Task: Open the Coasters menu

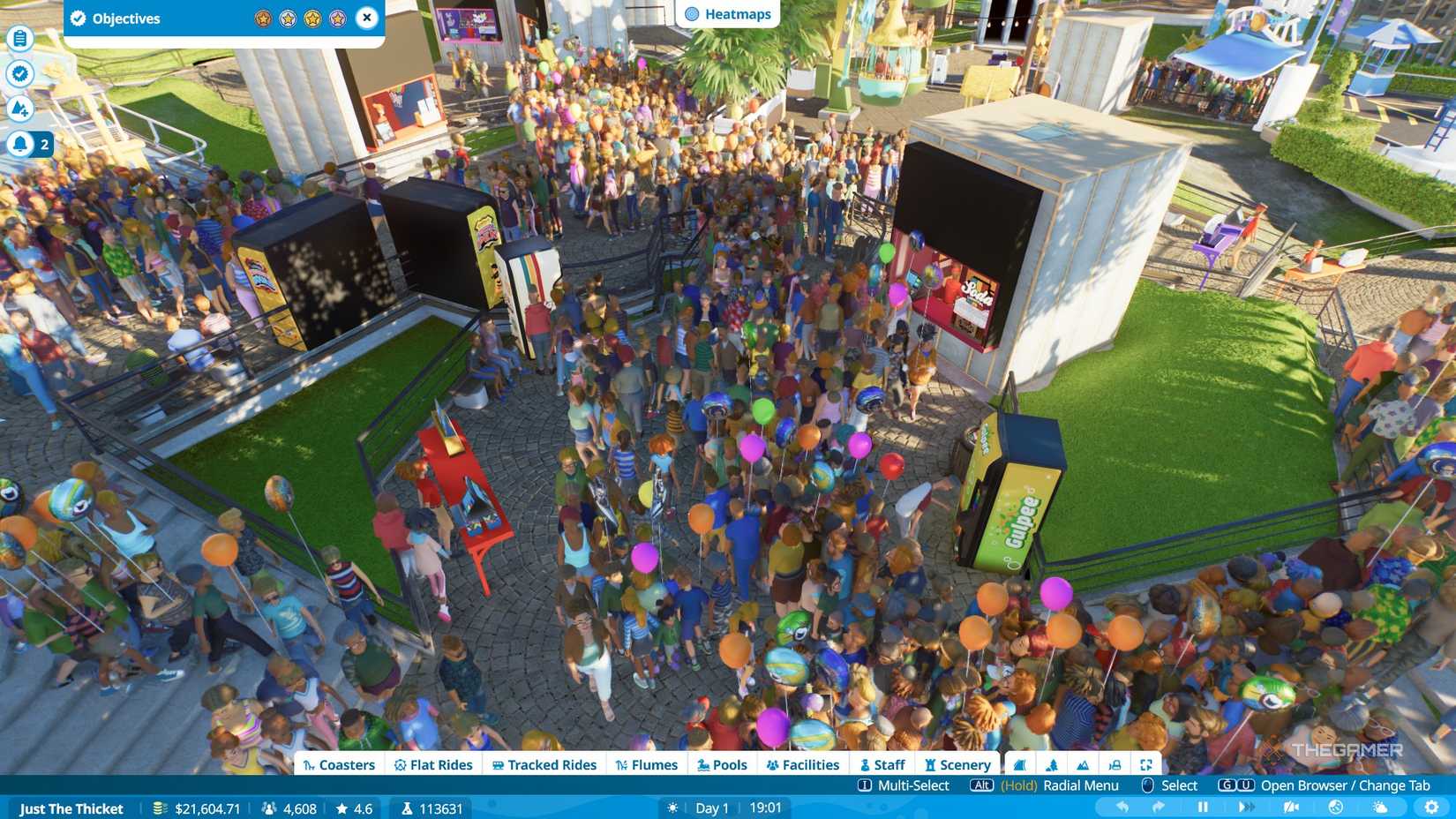Action: 339,764
